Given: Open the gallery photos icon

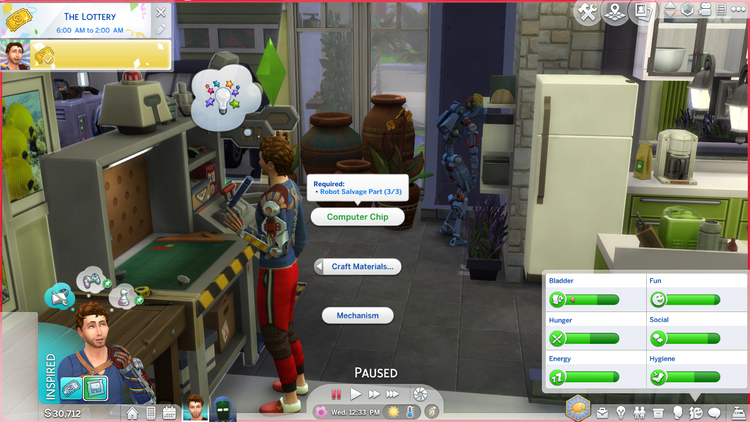Looking at the screenshot, I should coord(640,11).
